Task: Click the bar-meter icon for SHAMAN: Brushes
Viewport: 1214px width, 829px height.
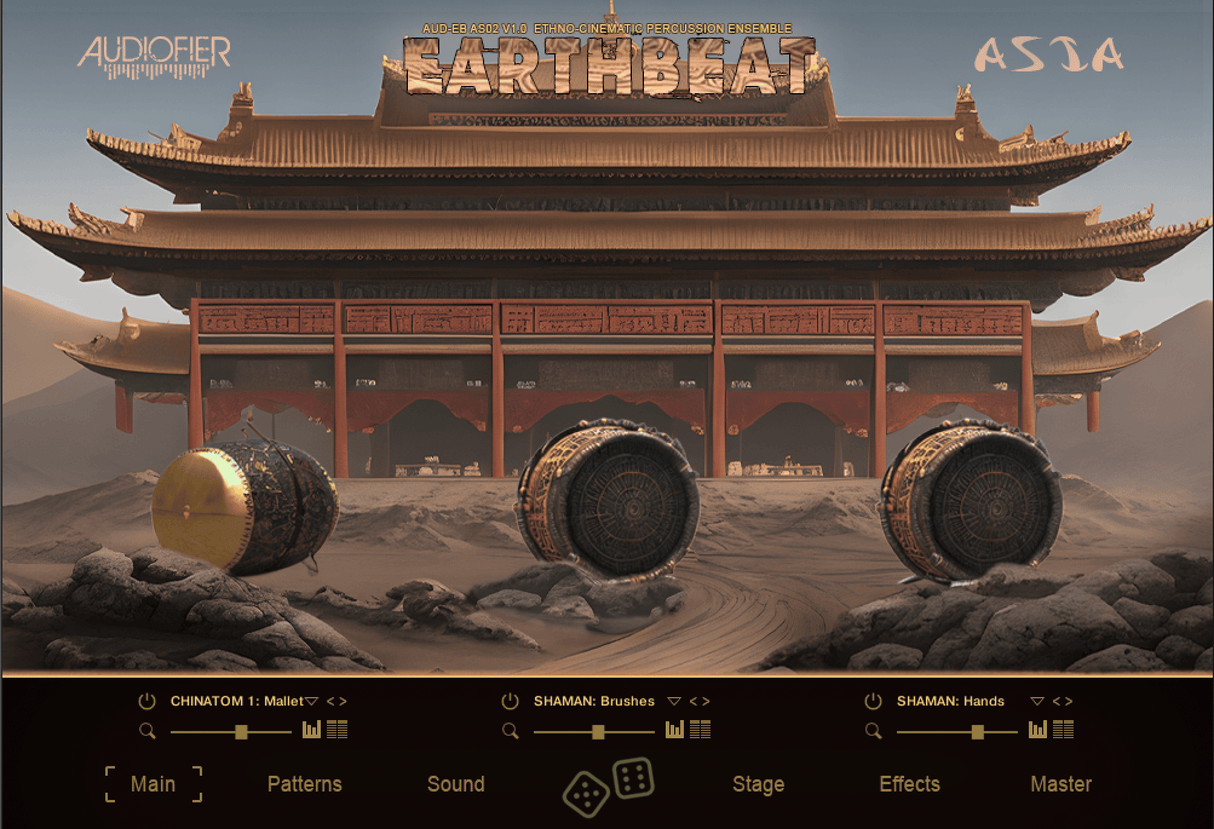Action: (675, 730)
